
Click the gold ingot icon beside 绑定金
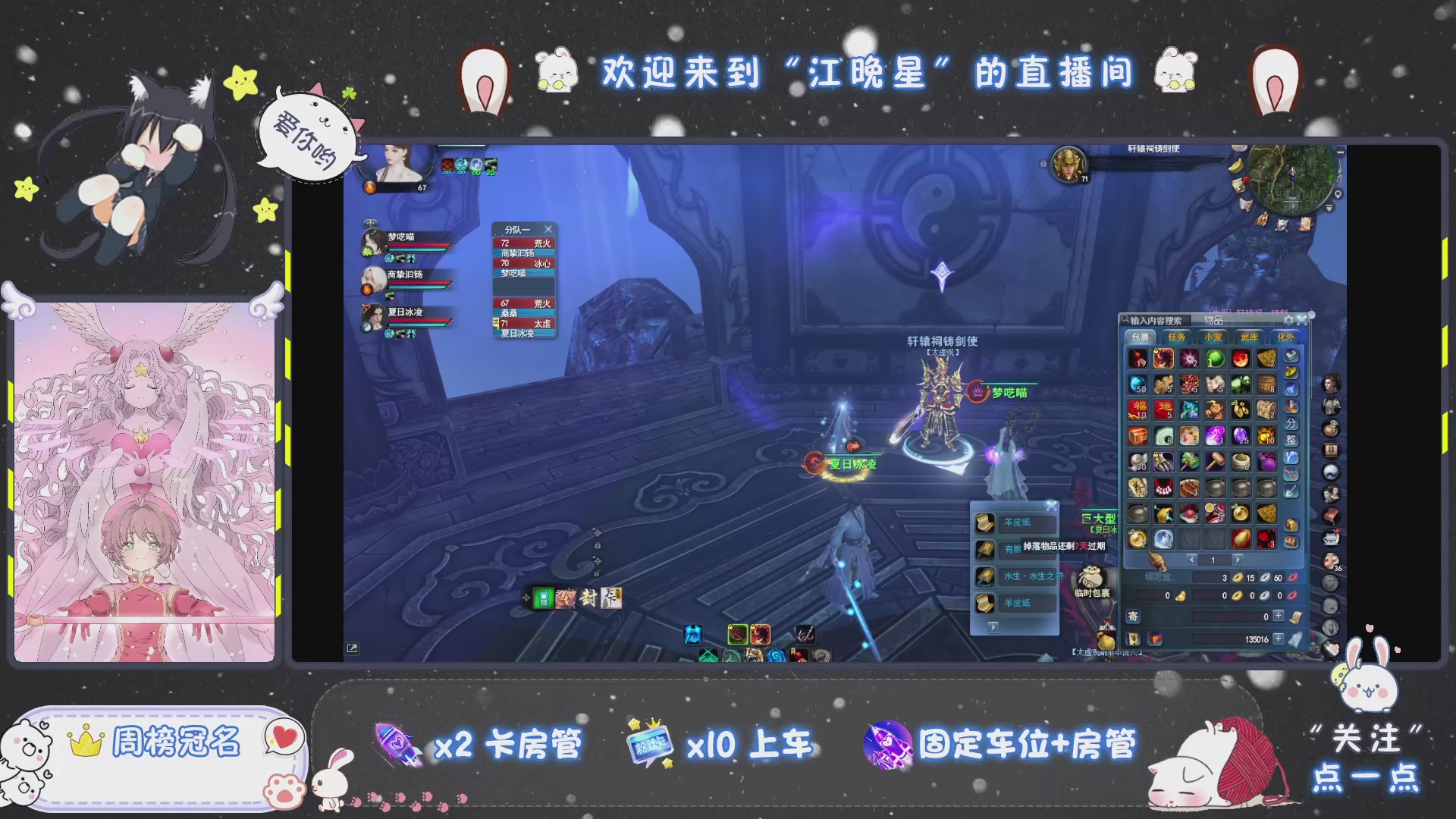(1237, 577)
